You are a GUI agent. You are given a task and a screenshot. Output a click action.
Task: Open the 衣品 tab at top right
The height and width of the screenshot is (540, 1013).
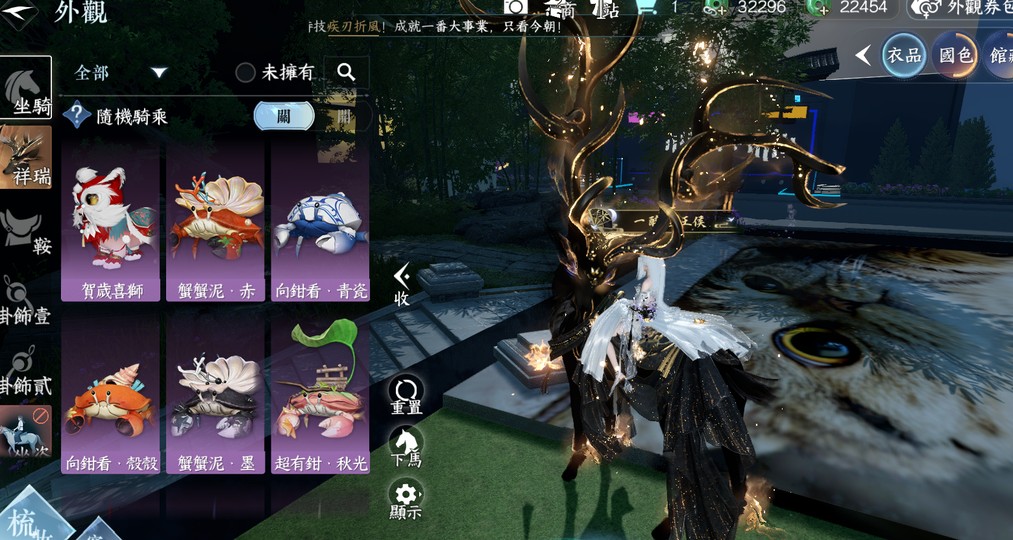903,56
